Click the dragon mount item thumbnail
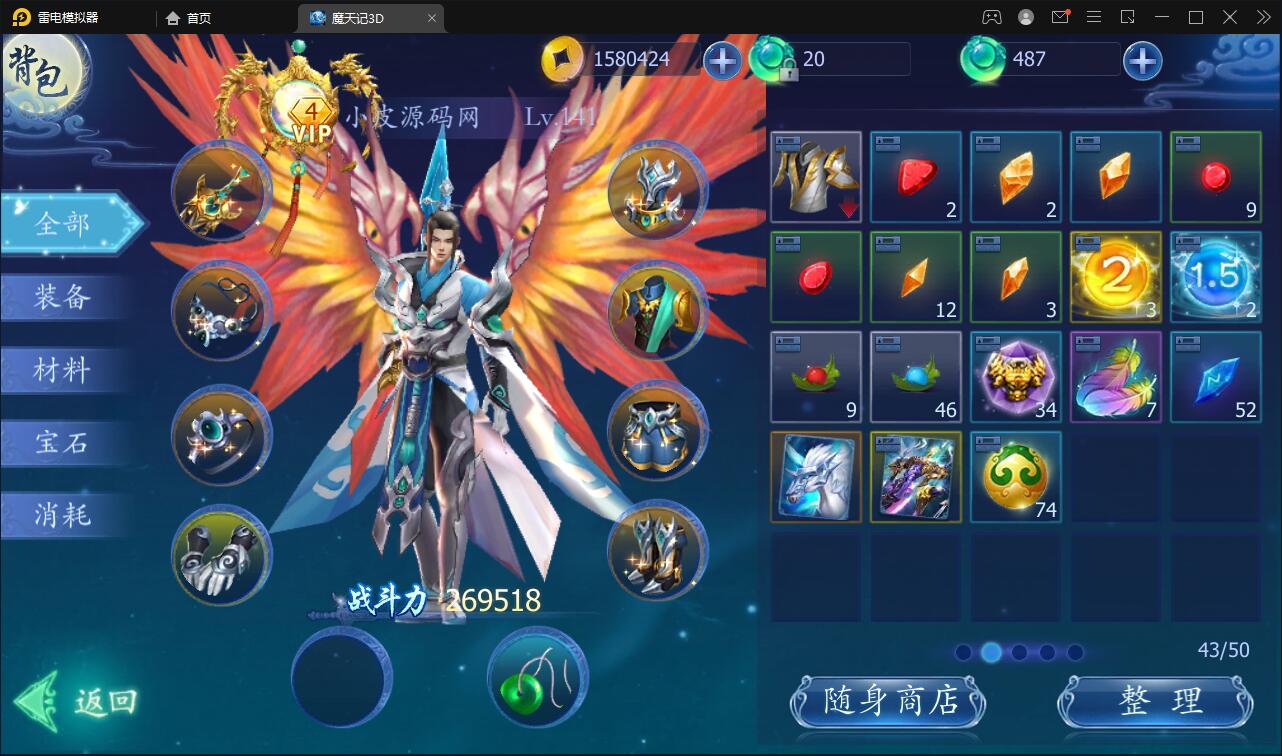This screenshot has width=1282, height=756. coord(816,477)
